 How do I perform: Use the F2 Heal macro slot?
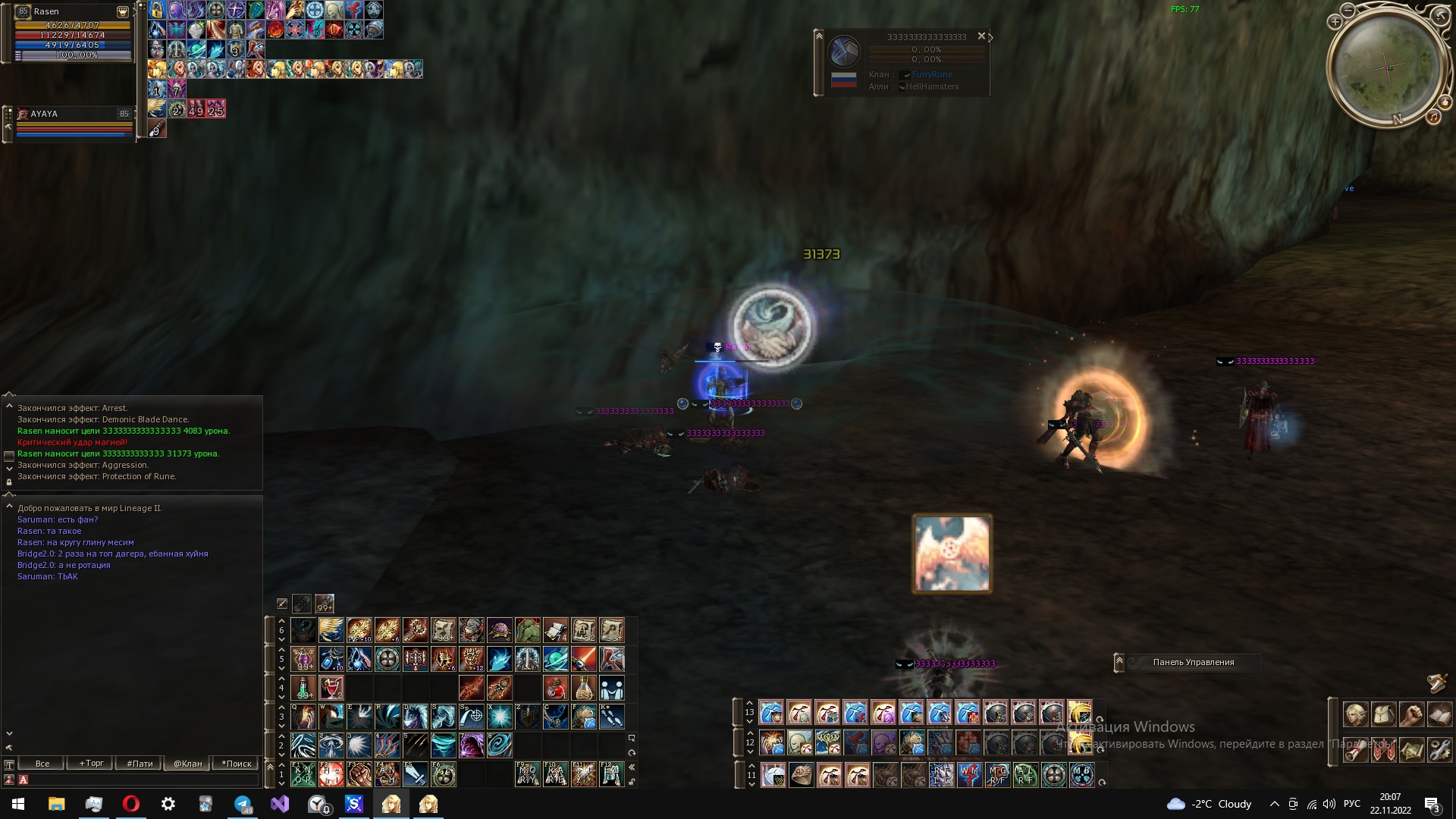[x=331, y=774]
